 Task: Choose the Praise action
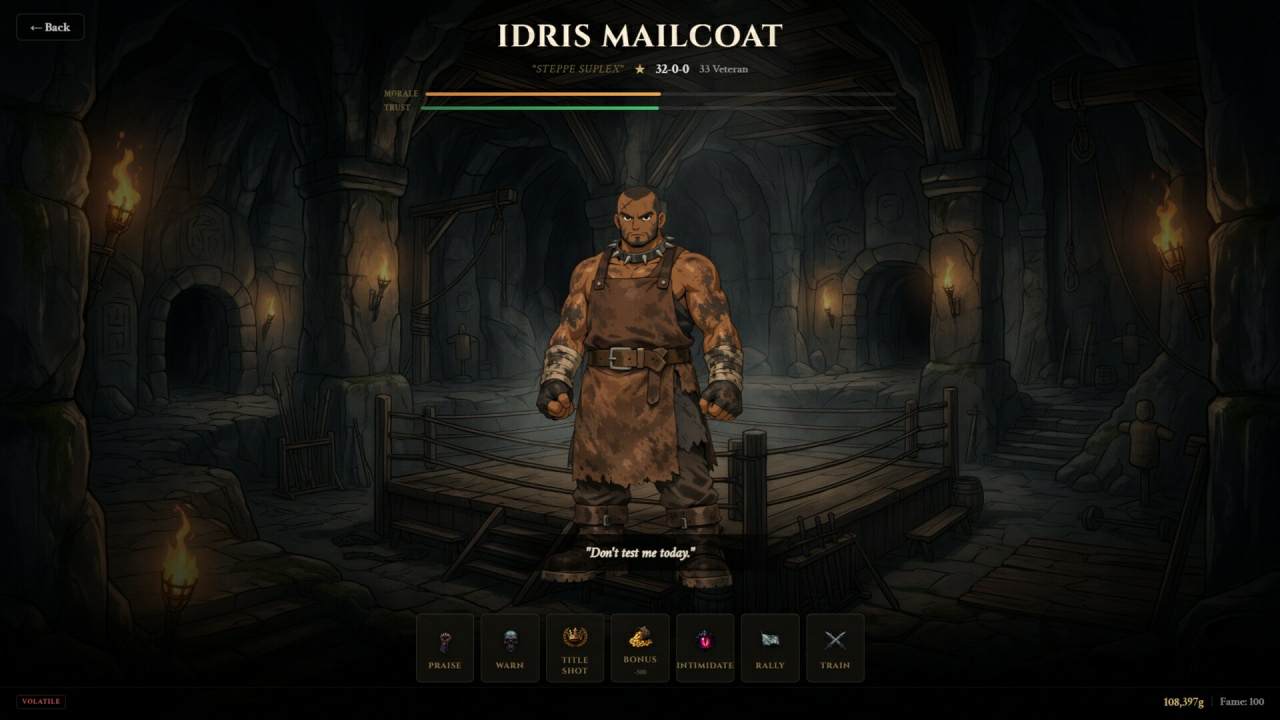pos(445,648)
